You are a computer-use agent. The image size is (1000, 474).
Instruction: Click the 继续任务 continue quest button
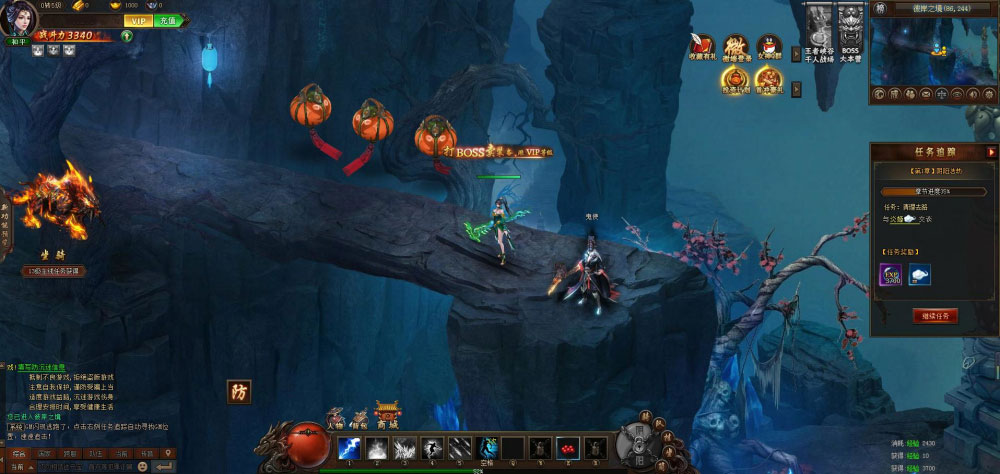coord(935,316)
